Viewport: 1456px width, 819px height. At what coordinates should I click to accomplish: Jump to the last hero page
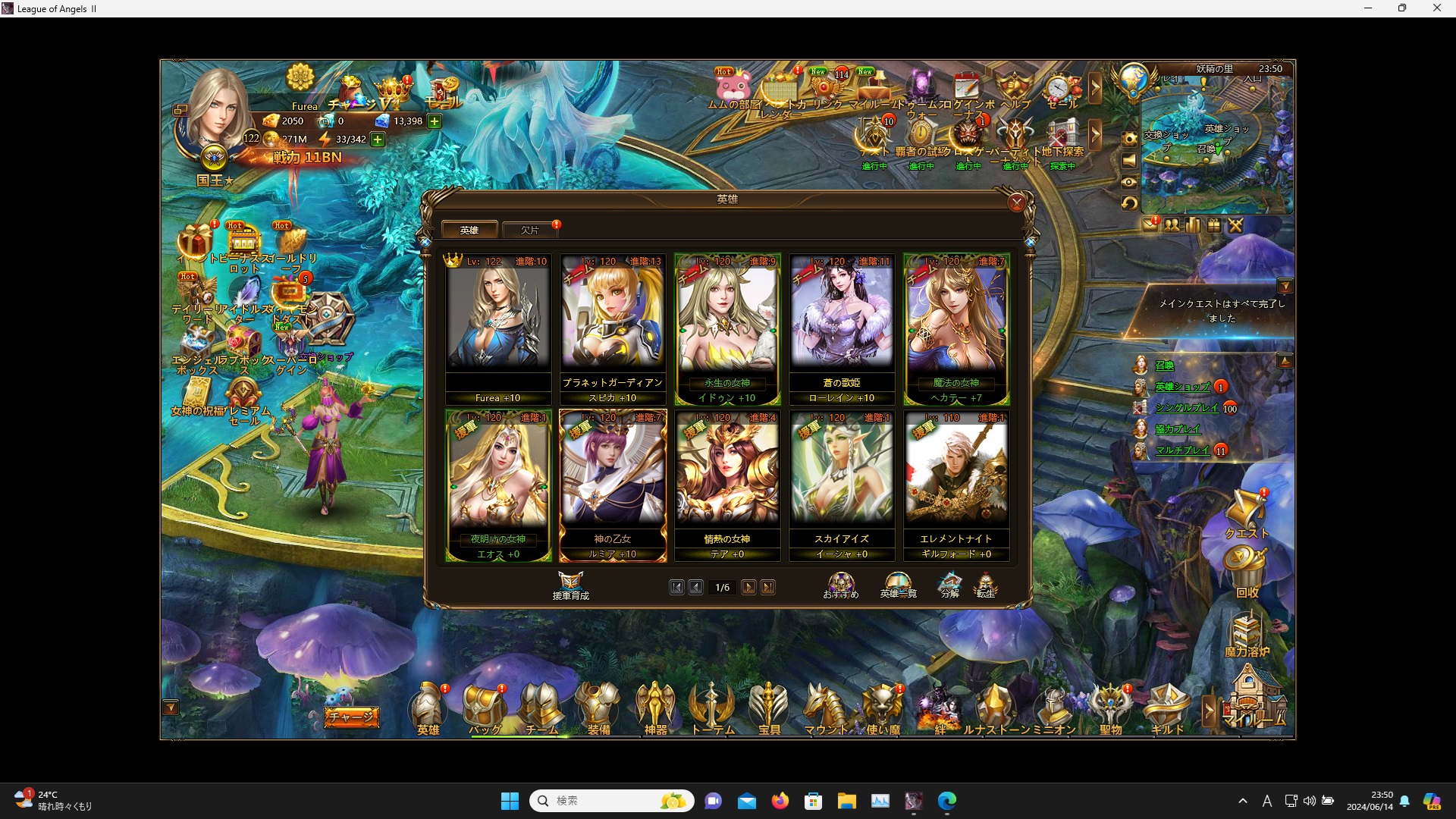768,588
